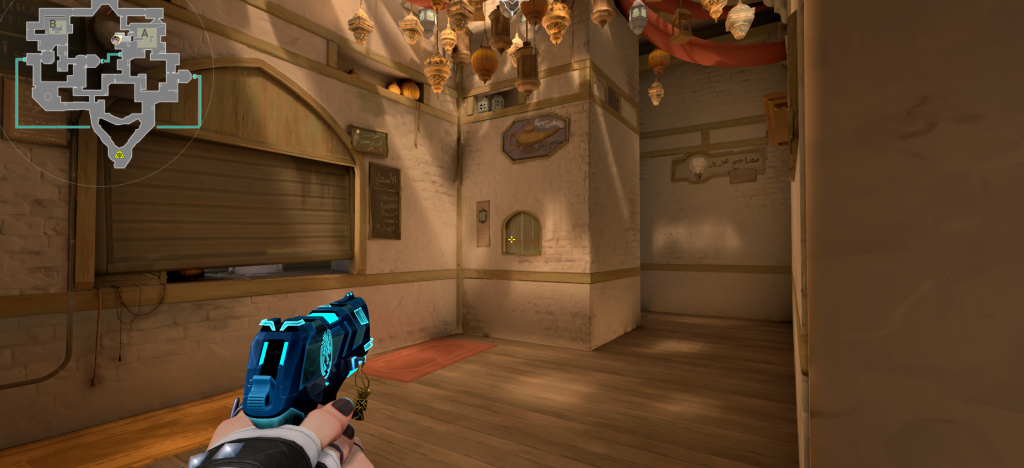This screenshot has height=468, width=1024.
Task: Click the yellow spike icon on minimap
Action: click(x=119, y=155)
